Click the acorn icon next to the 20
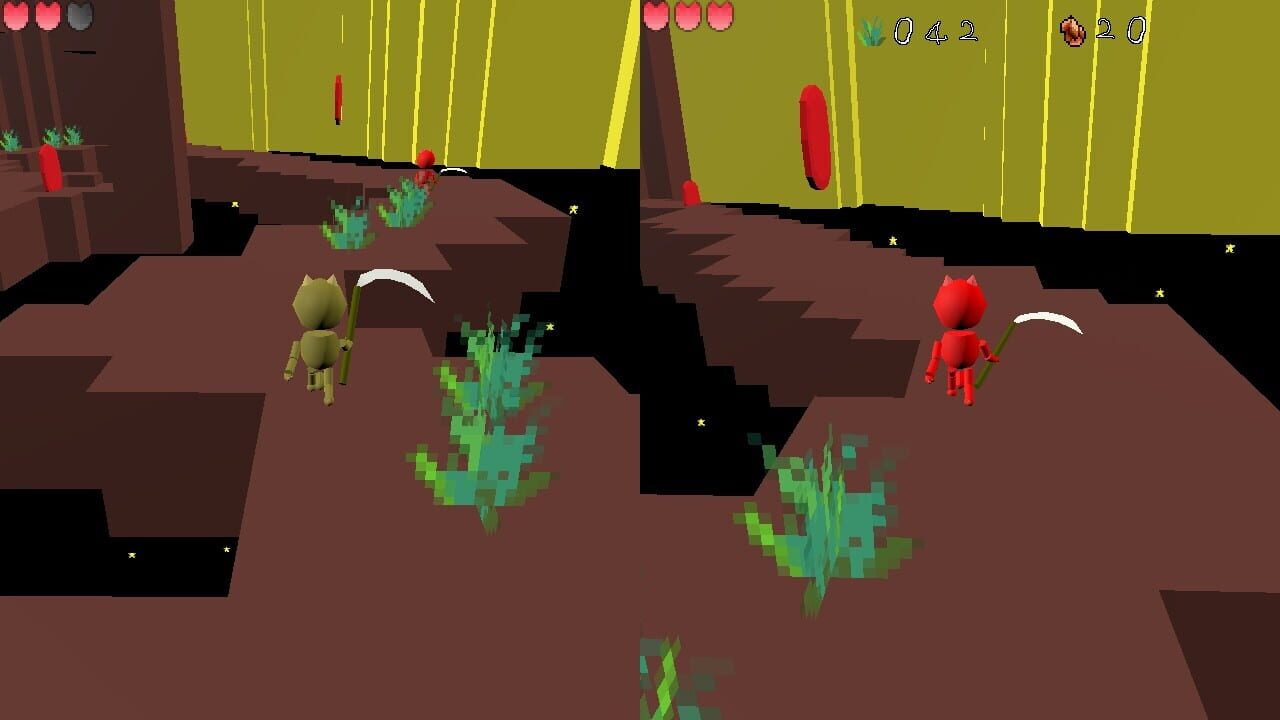 1072,31
